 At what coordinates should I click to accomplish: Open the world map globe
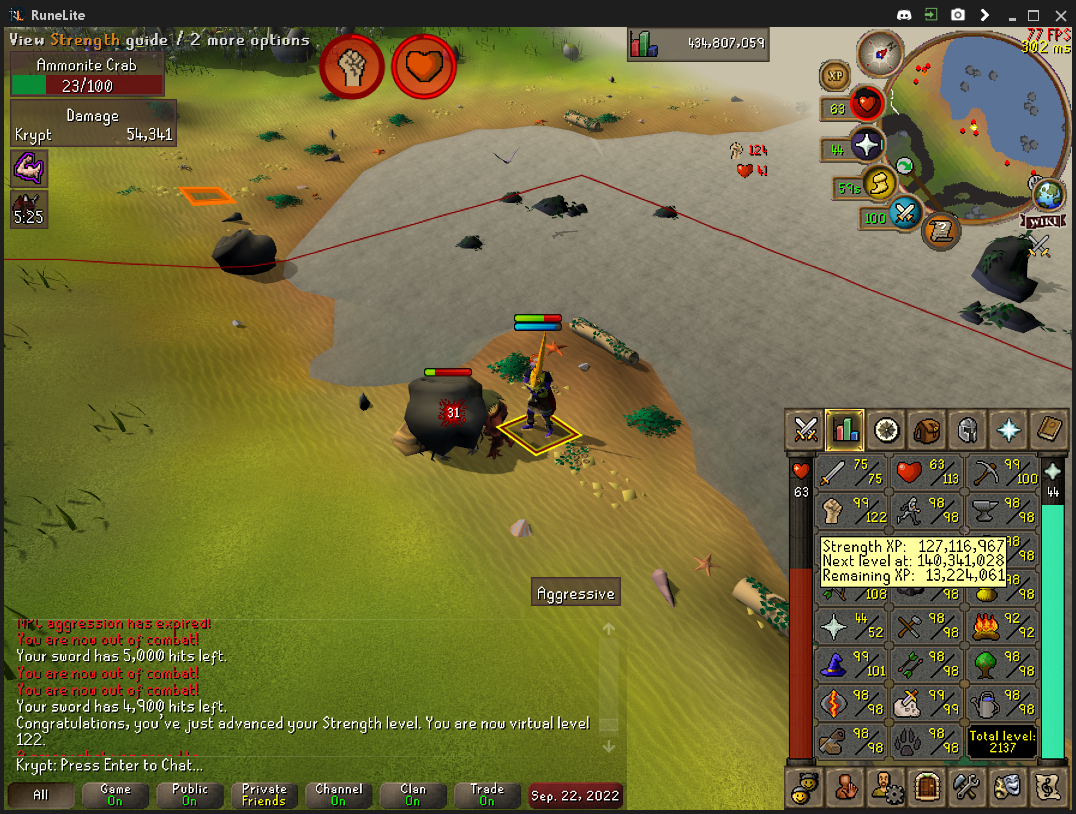[1047, 193]
